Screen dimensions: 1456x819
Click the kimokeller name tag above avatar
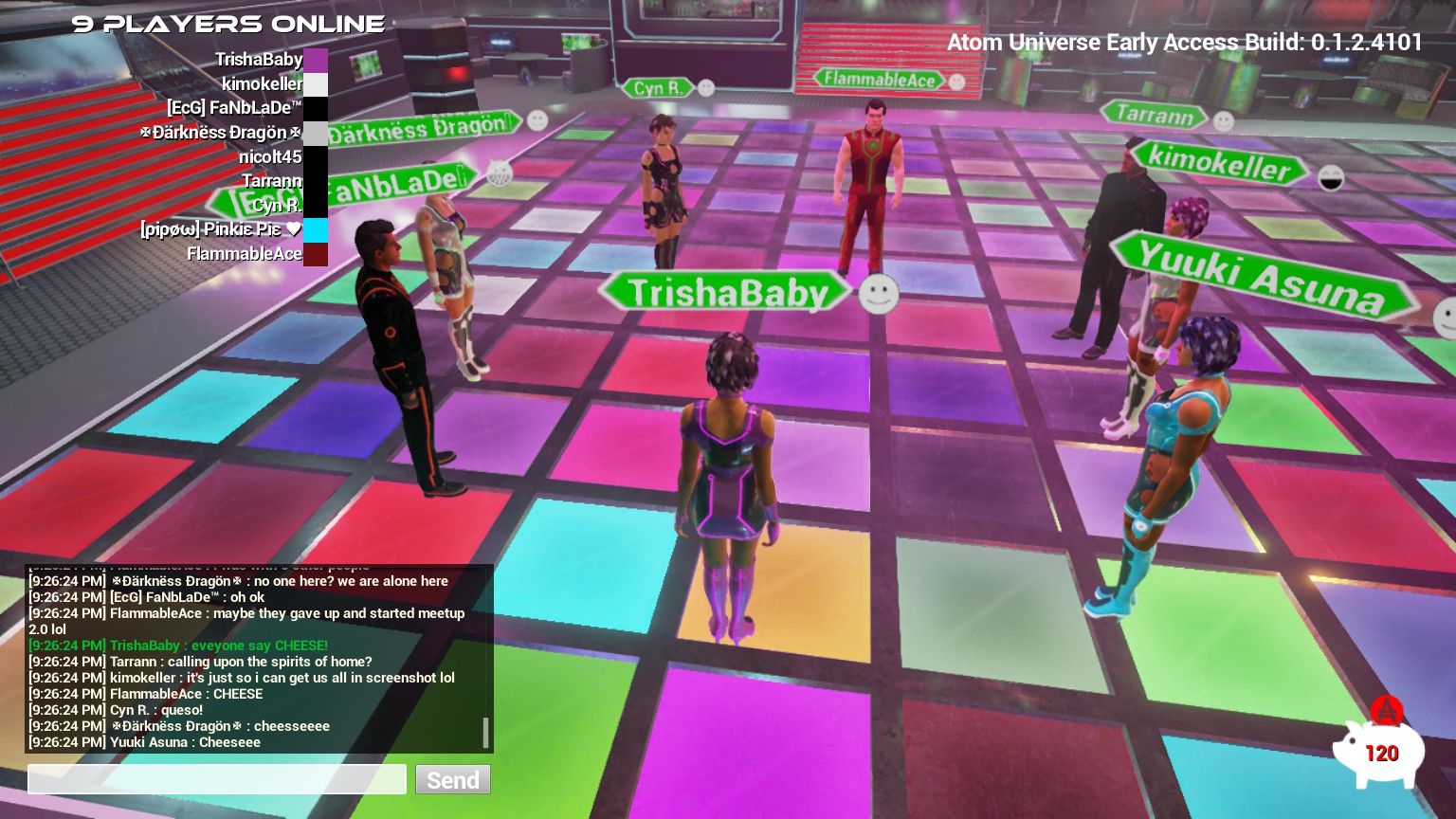pyautogui.click(x=1219, y=163)
